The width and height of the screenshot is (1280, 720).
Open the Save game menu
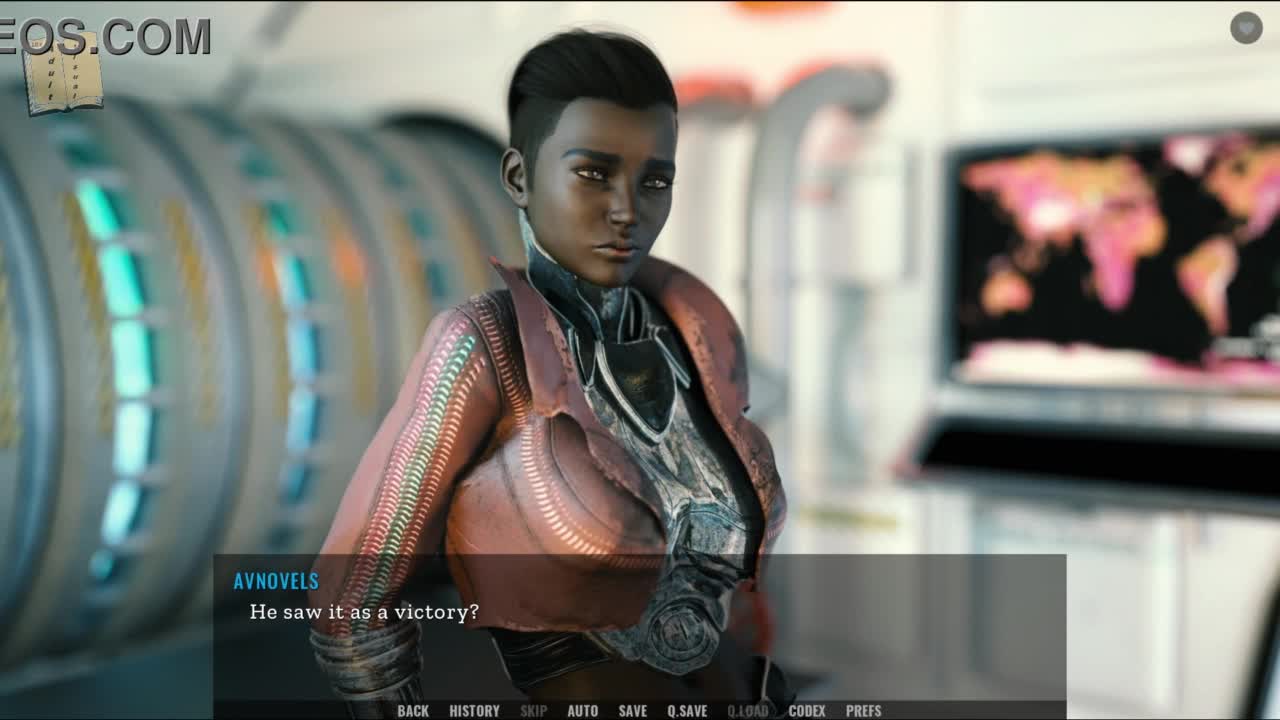click(632, 711)
